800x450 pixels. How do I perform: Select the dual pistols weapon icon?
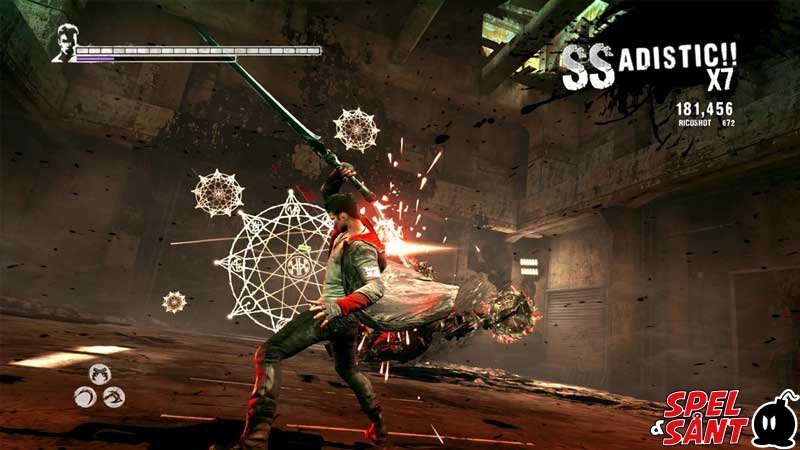pos(99,374)
